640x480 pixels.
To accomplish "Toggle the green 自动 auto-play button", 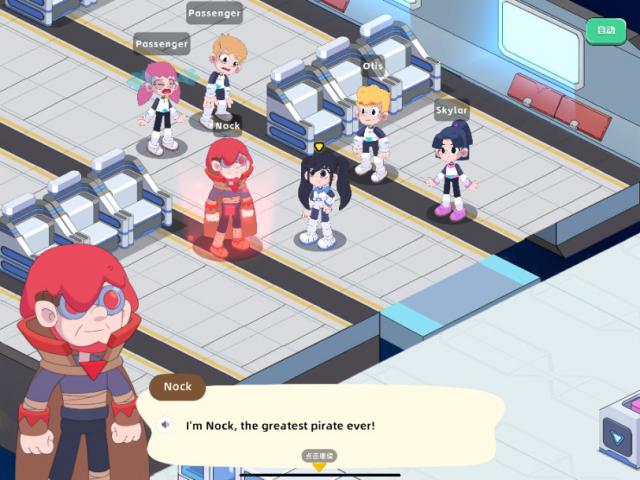I will pyautogui.click(x=605, y=31).
